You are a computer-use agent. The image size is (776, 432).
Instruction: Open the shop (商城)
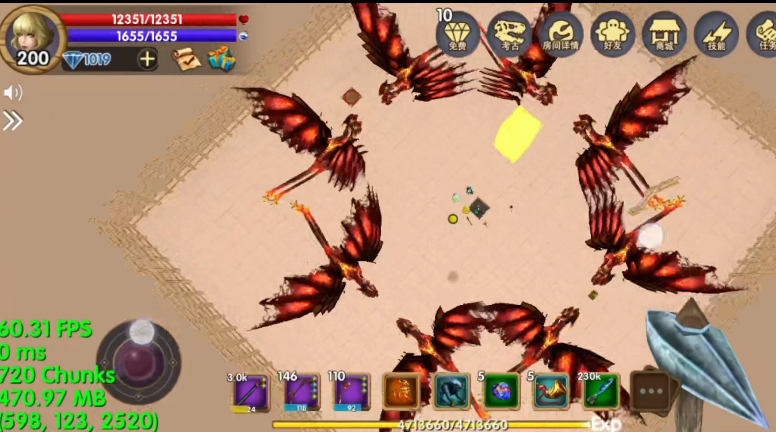tap(664, 35)
